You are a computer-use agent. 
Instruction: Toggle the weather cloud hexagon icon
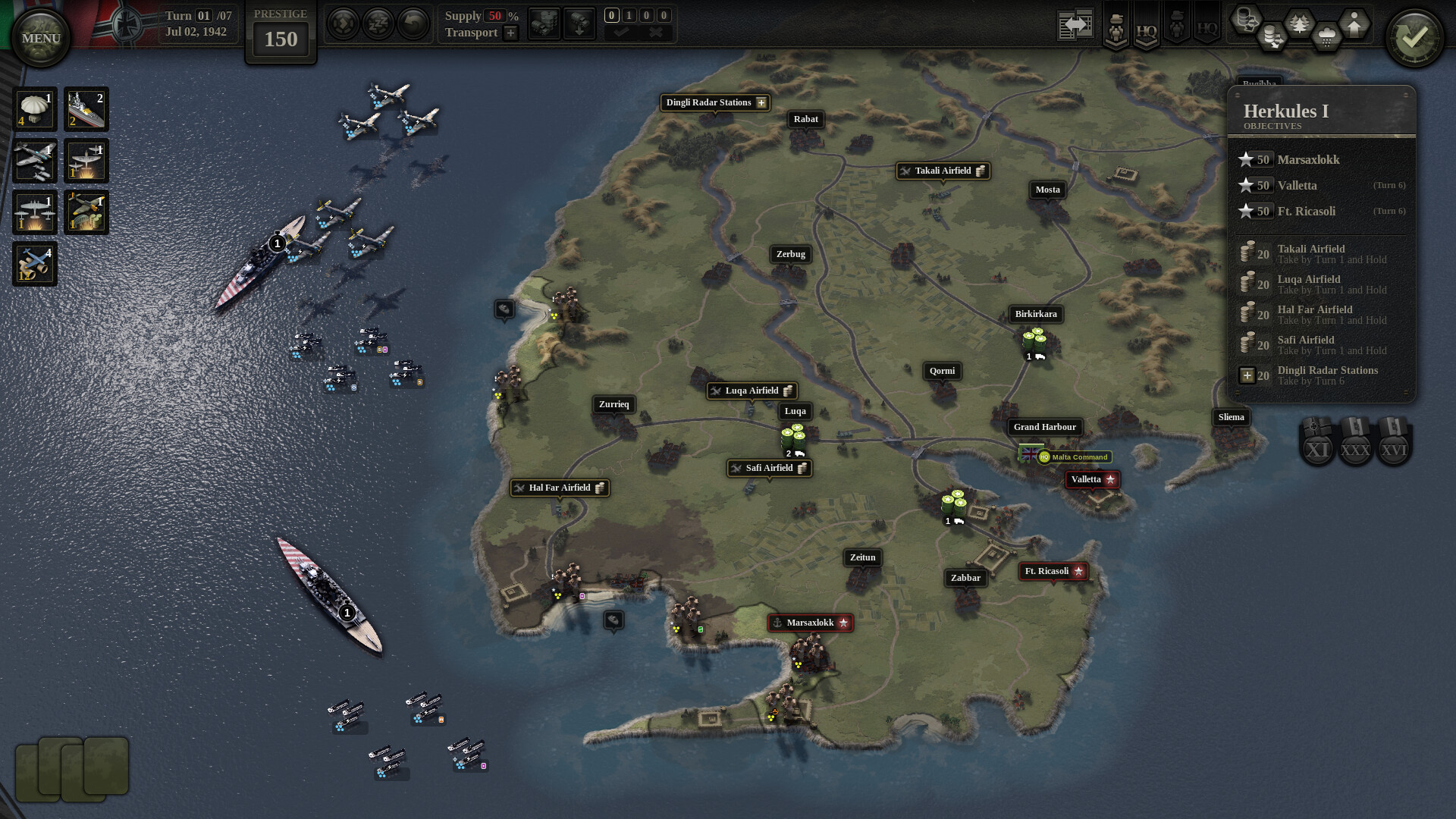click(x=1326, y=36)
